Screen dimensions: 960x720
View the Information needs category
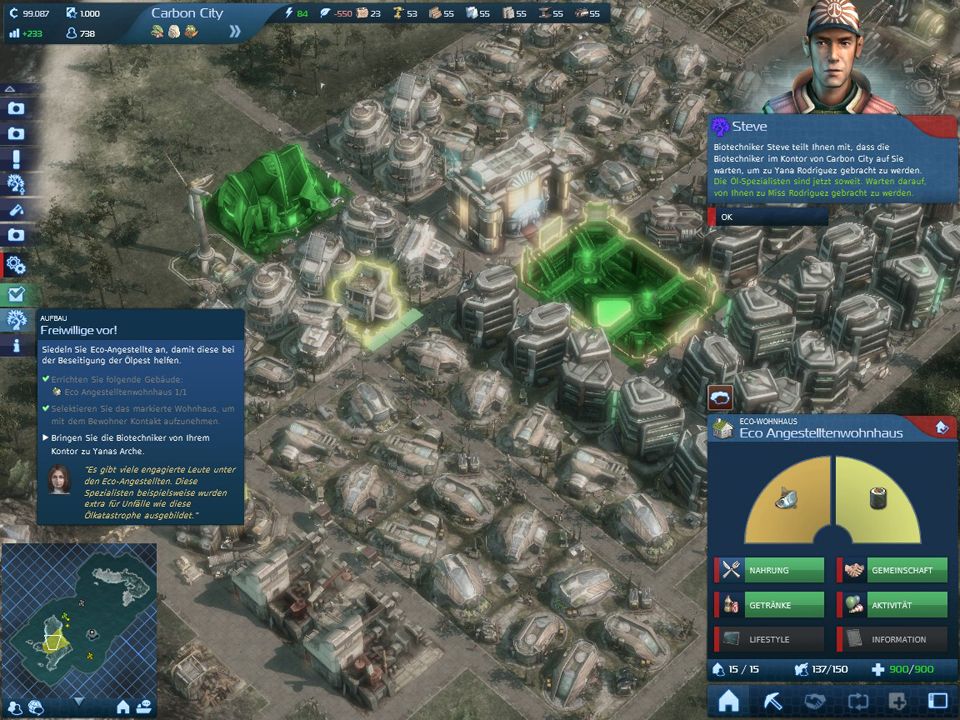pos(892,639)
